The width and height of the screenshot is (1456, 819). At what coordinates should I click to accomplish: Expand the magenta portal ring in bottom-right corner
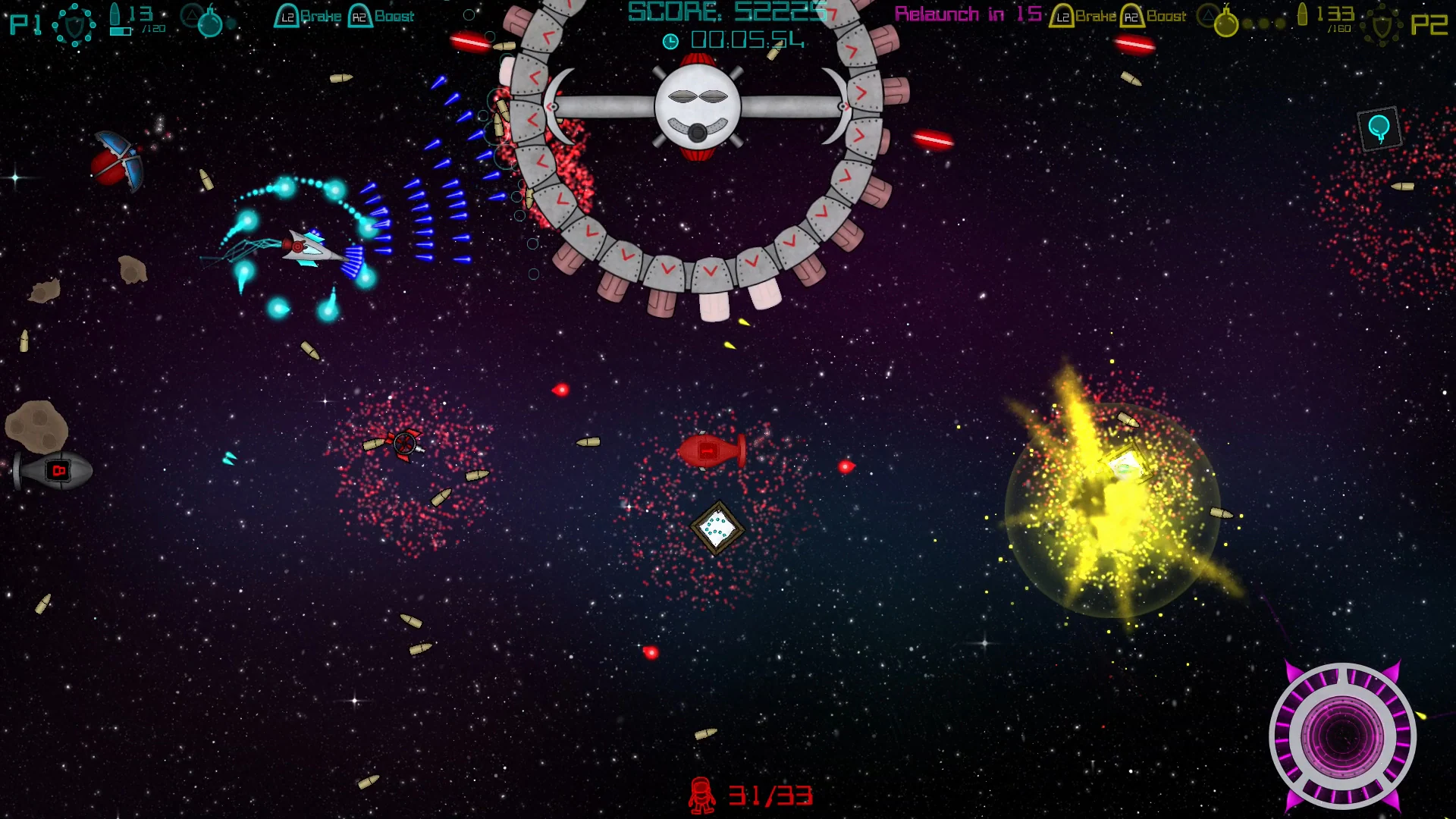pyautogui.click(x=1344, y=736)
